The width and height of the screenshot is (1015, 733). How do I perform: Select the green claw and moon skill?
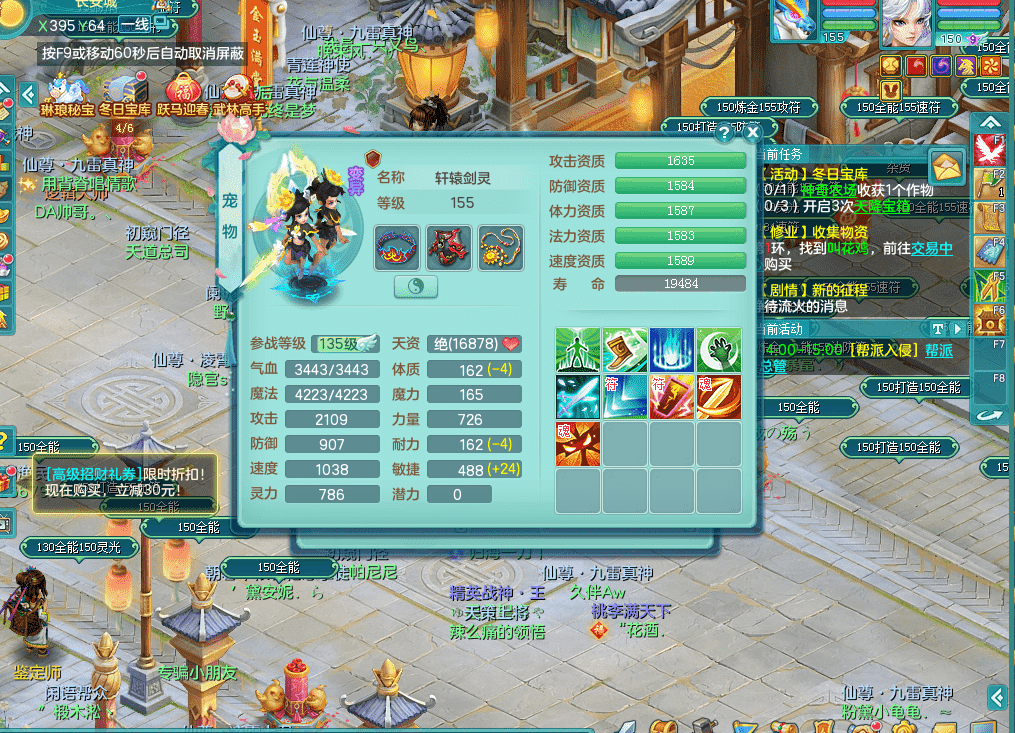pyautogui.click(x=719, y=350)
